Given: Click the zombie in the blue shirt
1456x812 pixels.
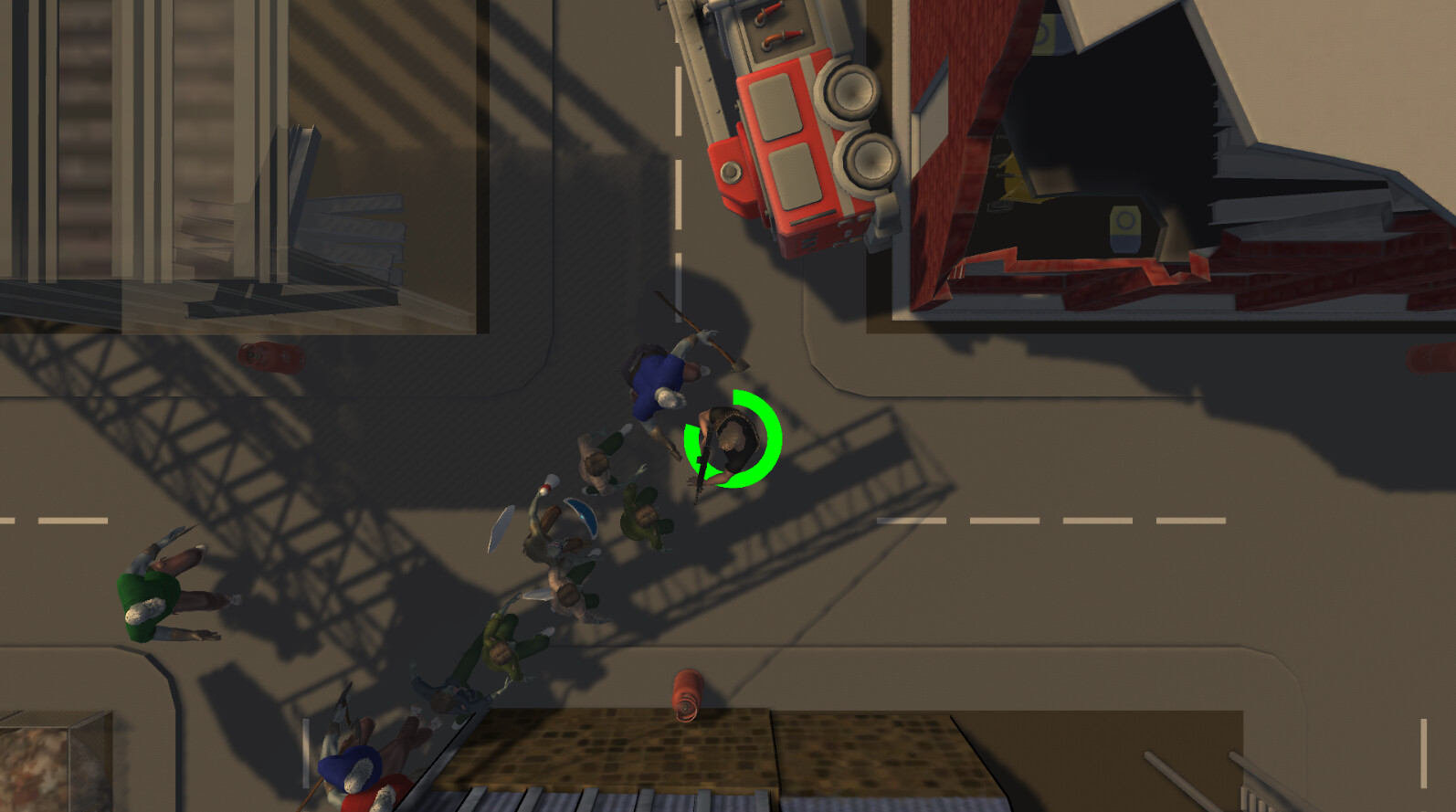Looking at the screenshot, I should click(x=658, y=379).
